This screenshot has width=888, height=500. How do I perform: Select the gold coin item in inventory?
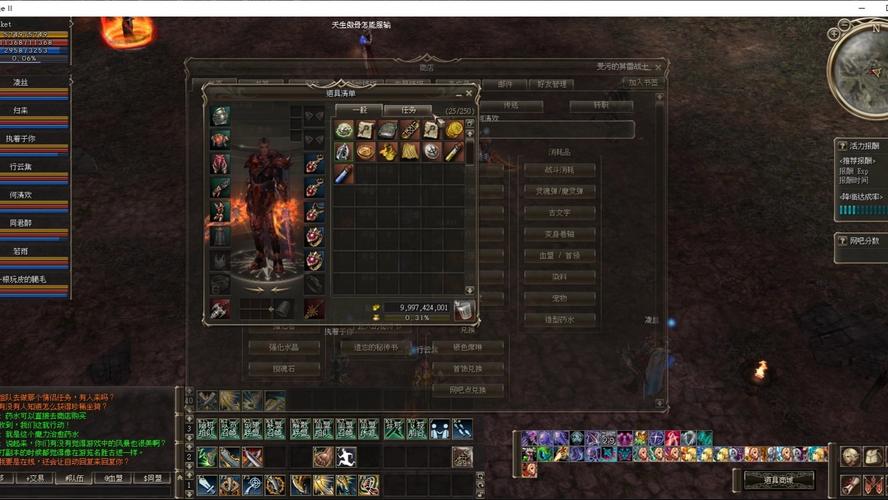click(x=454, y=130)
